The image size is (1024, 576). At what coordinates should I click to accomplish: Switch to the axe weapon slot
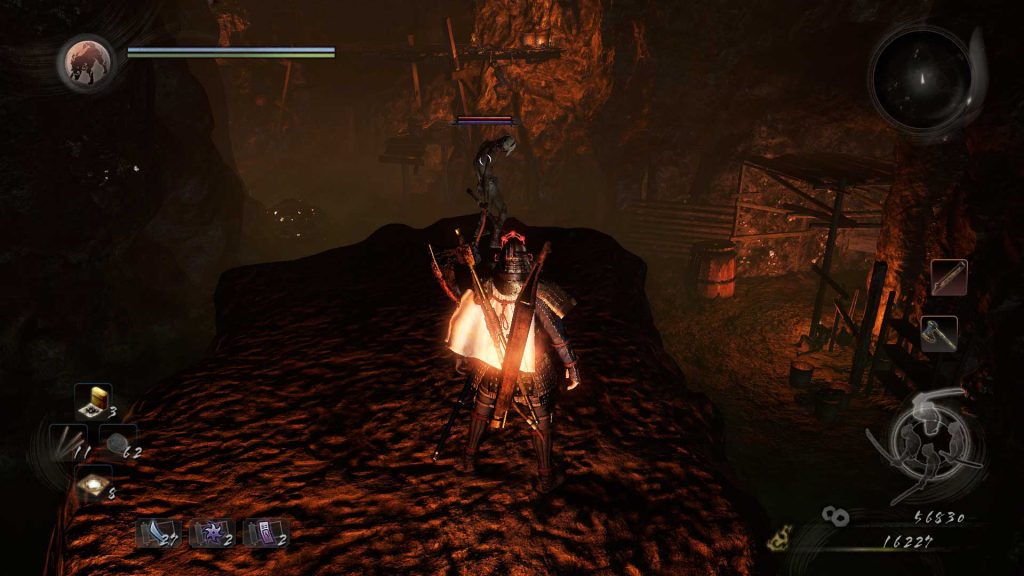tap(939, 333)
